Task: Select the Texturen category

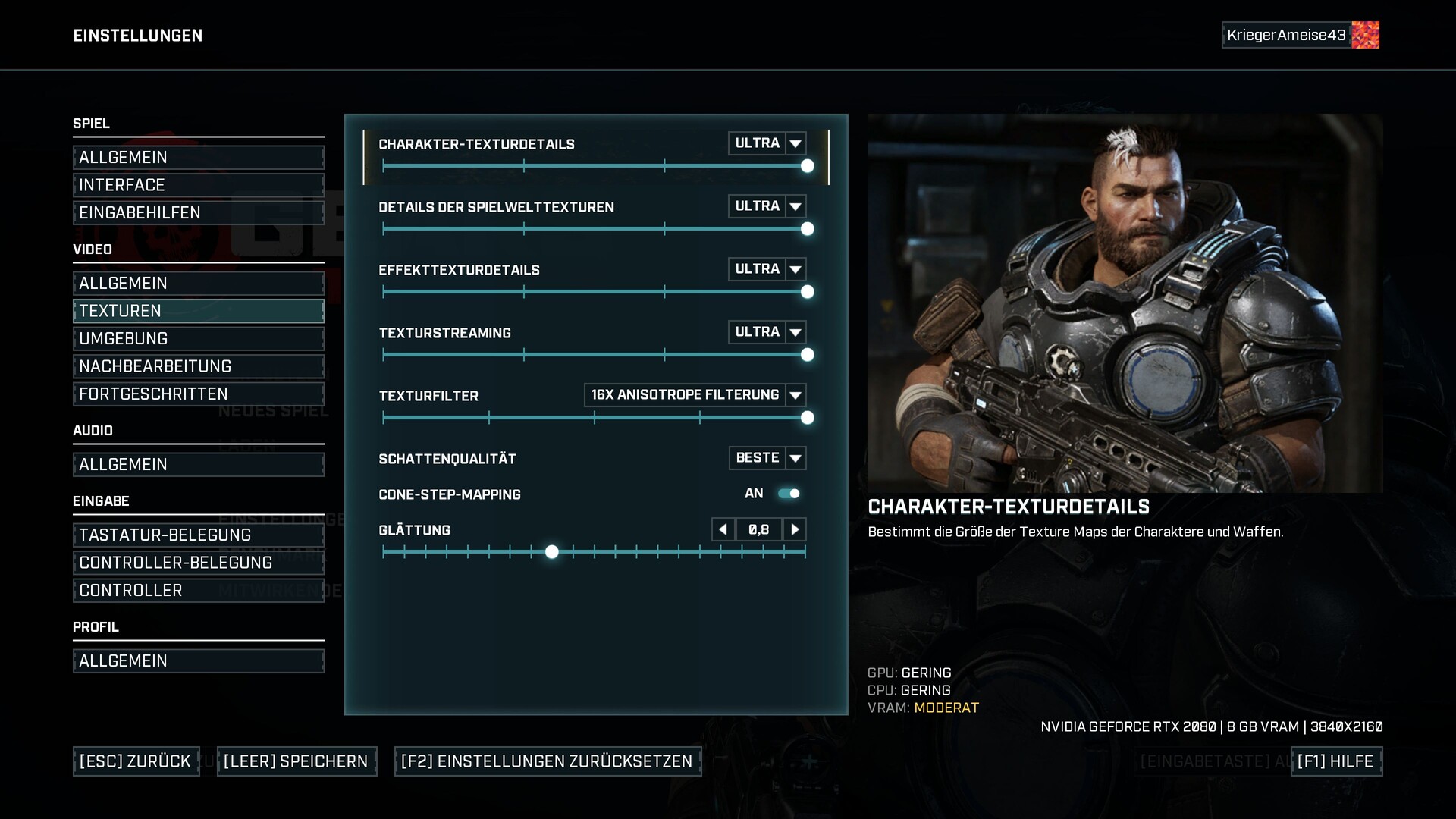Action: (199, 311)
